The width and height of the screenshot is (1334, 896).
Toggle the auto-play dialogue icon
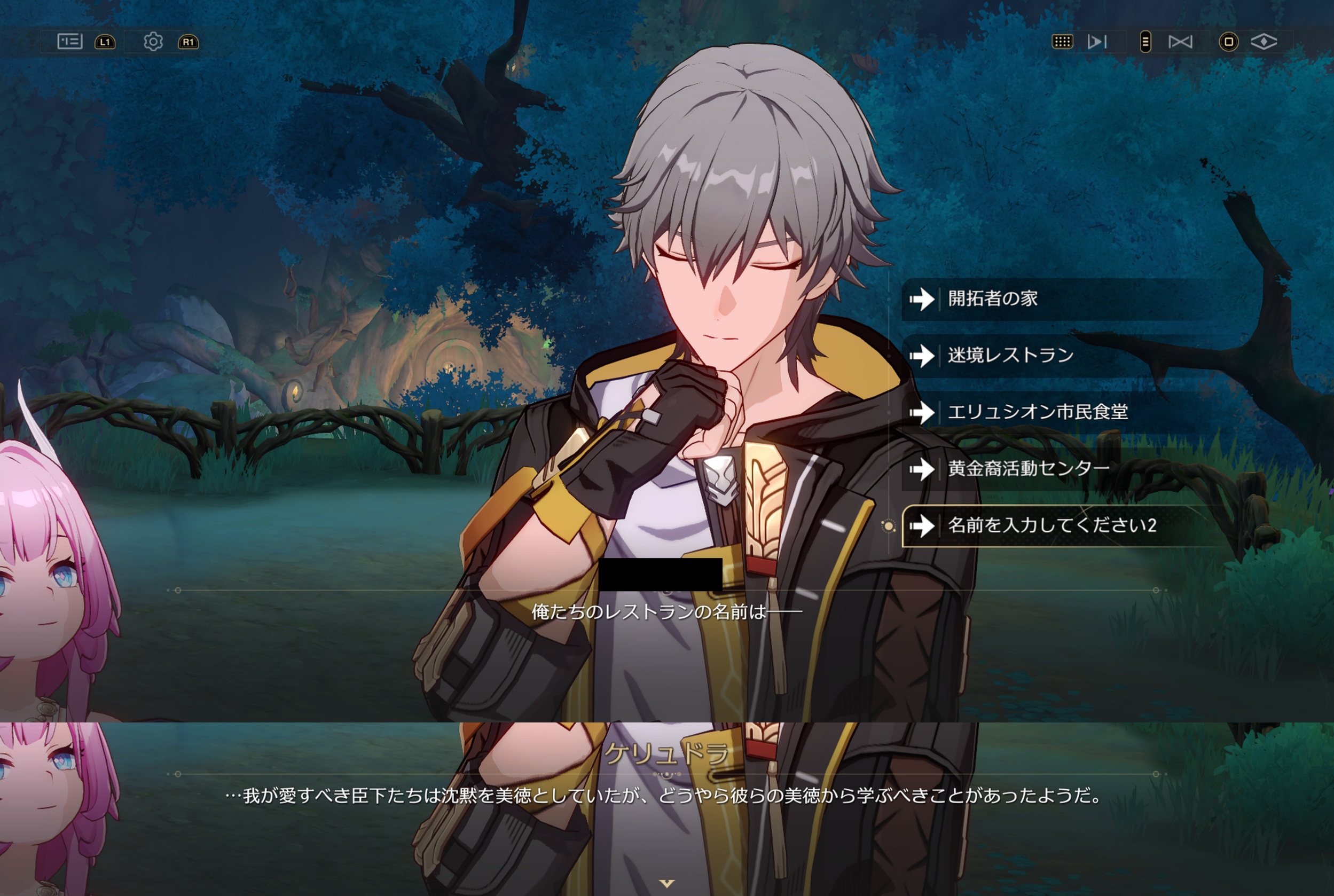pyautogui.click(x=1180, y=42)
